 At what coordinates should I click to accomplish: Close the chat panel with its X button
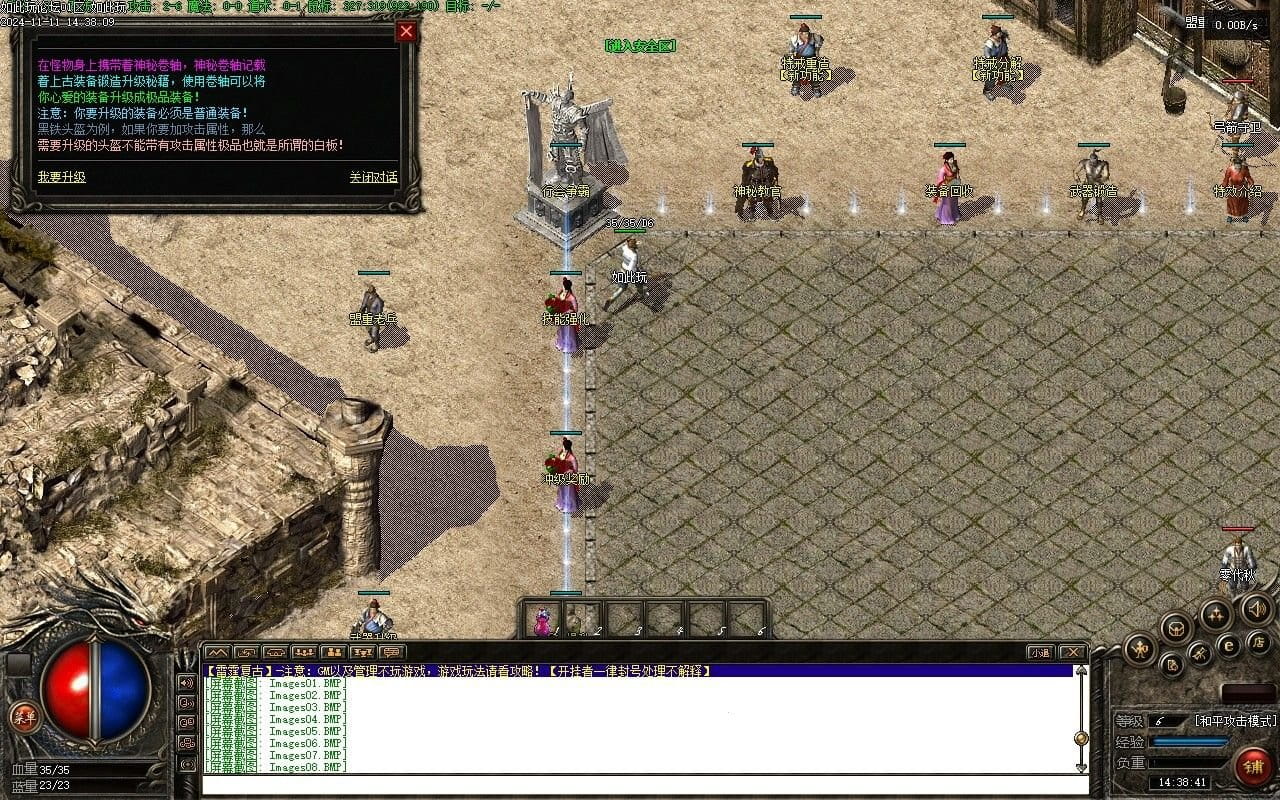pos(1071,653)
